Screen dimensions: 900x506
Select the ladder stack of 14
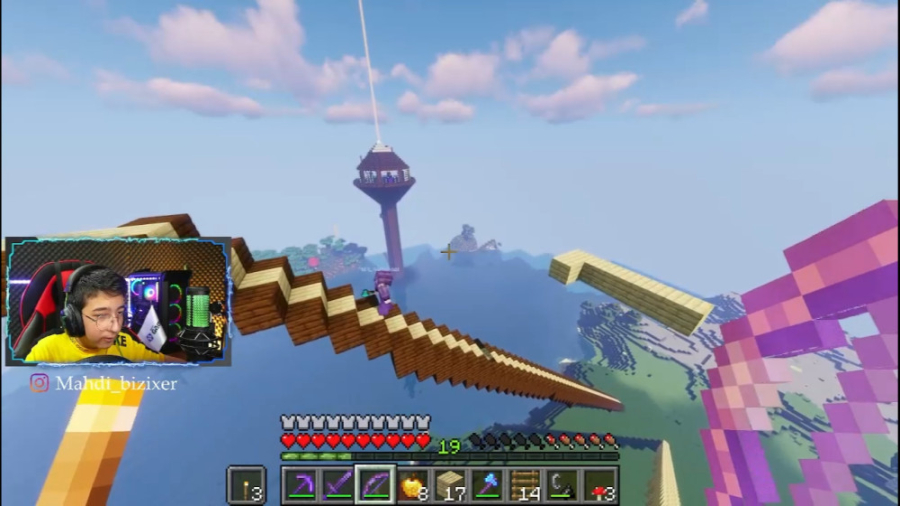coord(525,485)
